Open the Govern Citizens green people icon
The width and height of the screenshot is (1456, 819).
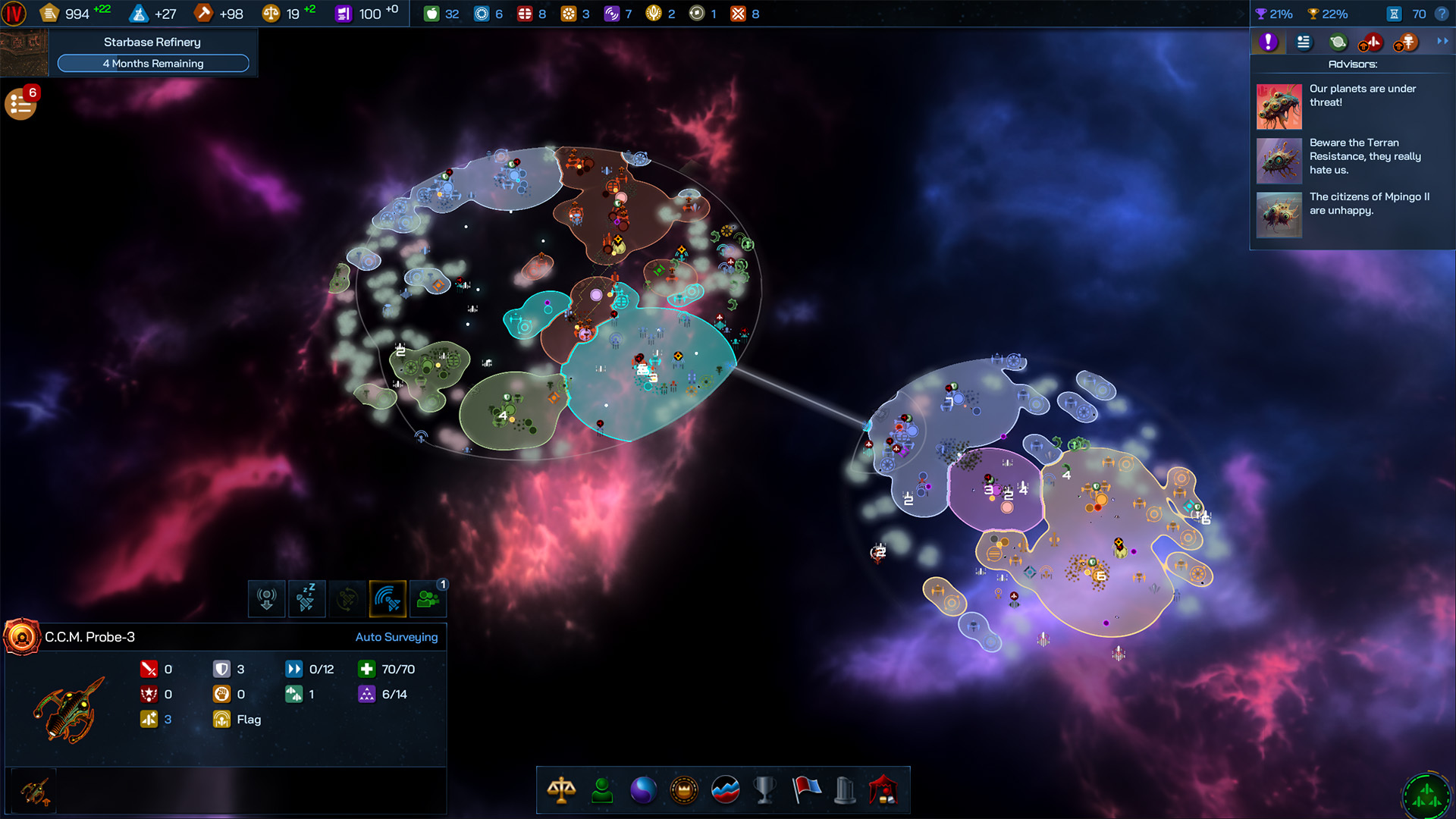coord(428,599)
